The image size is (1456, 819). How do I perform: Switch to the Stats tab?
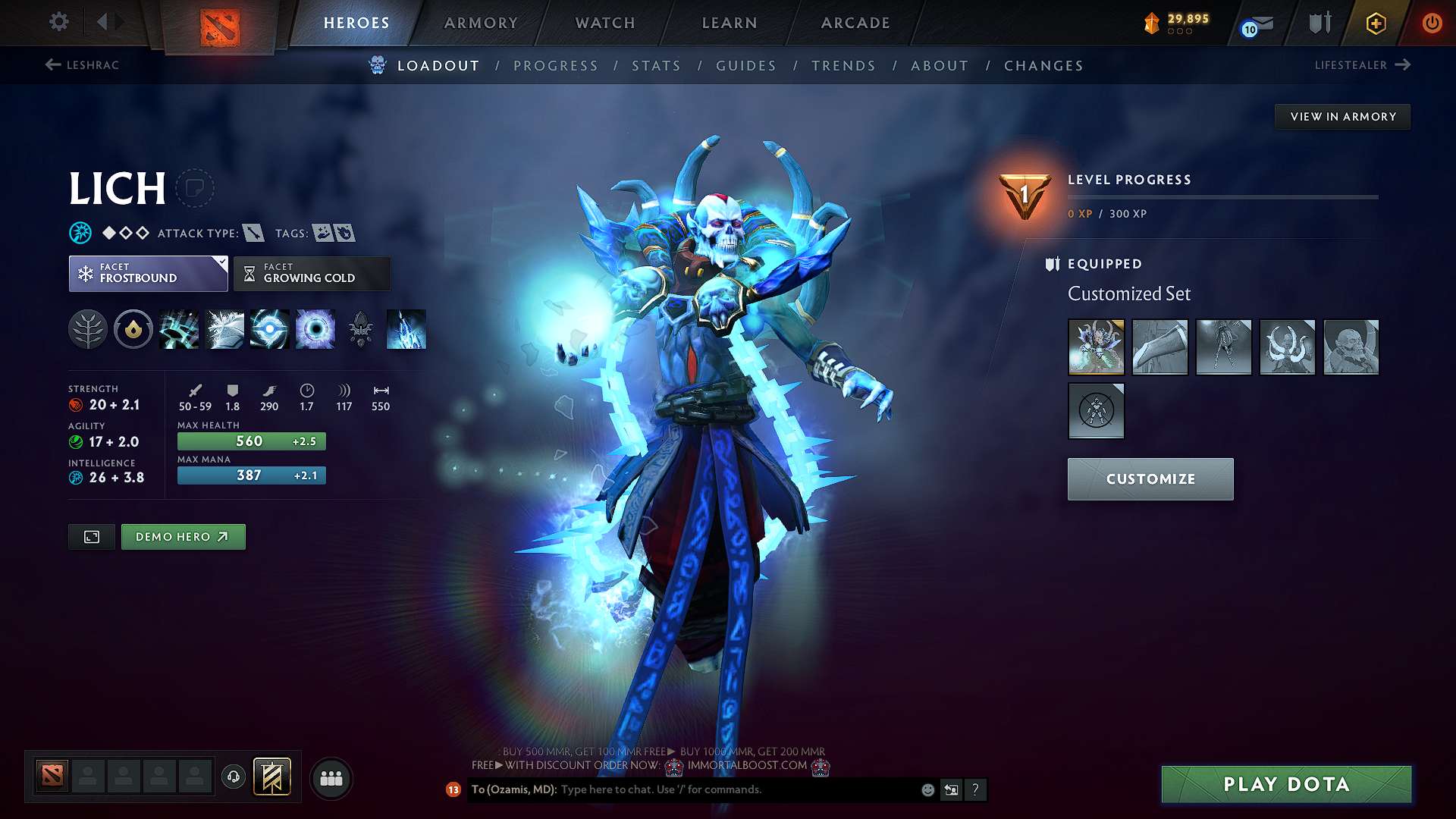tap(657, 65)
